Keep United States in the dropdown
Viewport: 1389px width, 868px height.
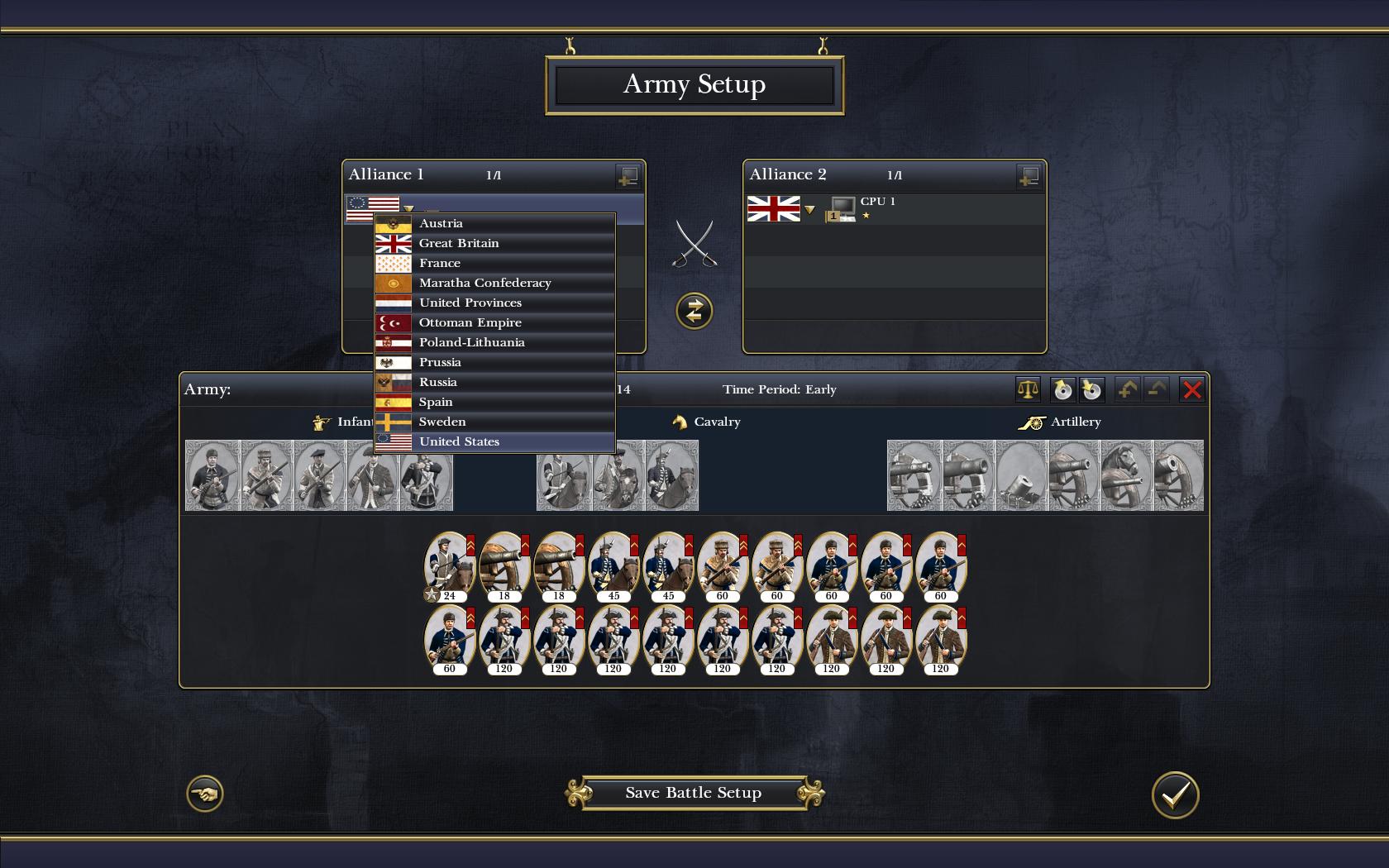point(494,441)
